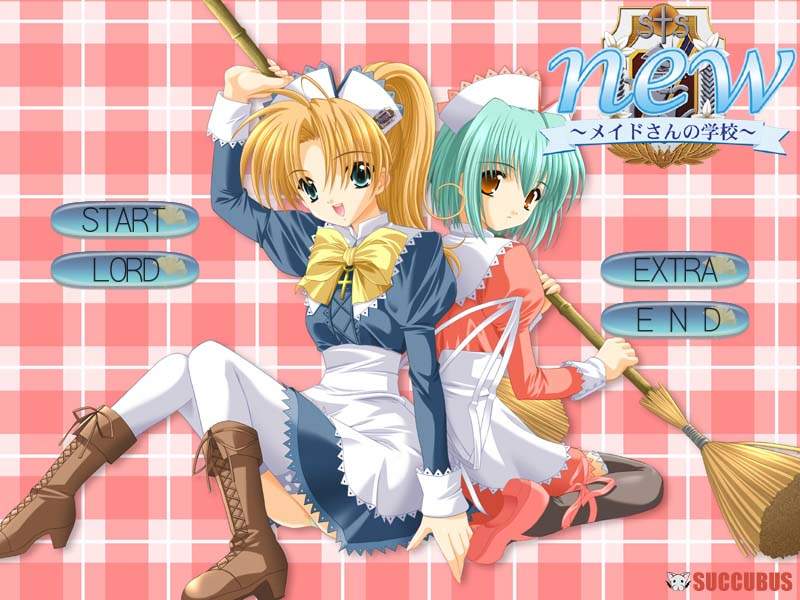Open the LORD (load) menu

pyautogui.click(x=124, y=269)
